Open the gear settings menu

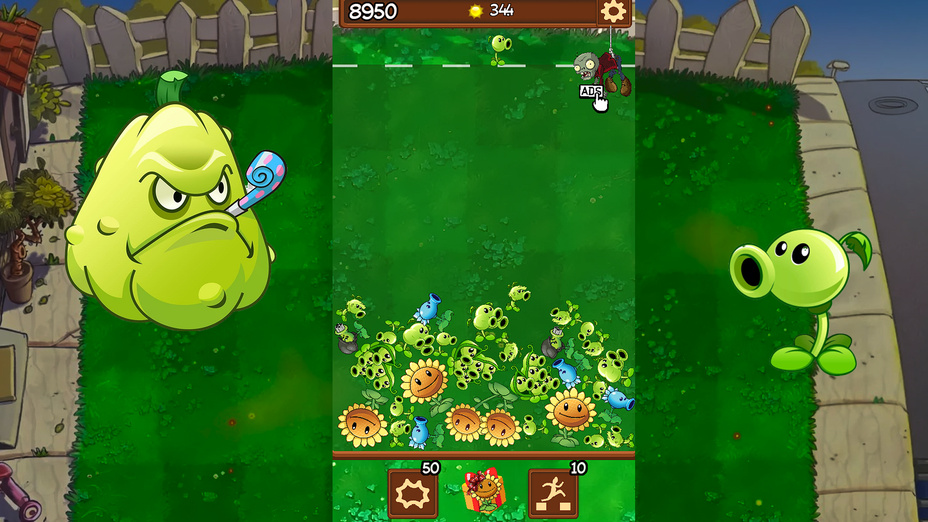(612, 12)
